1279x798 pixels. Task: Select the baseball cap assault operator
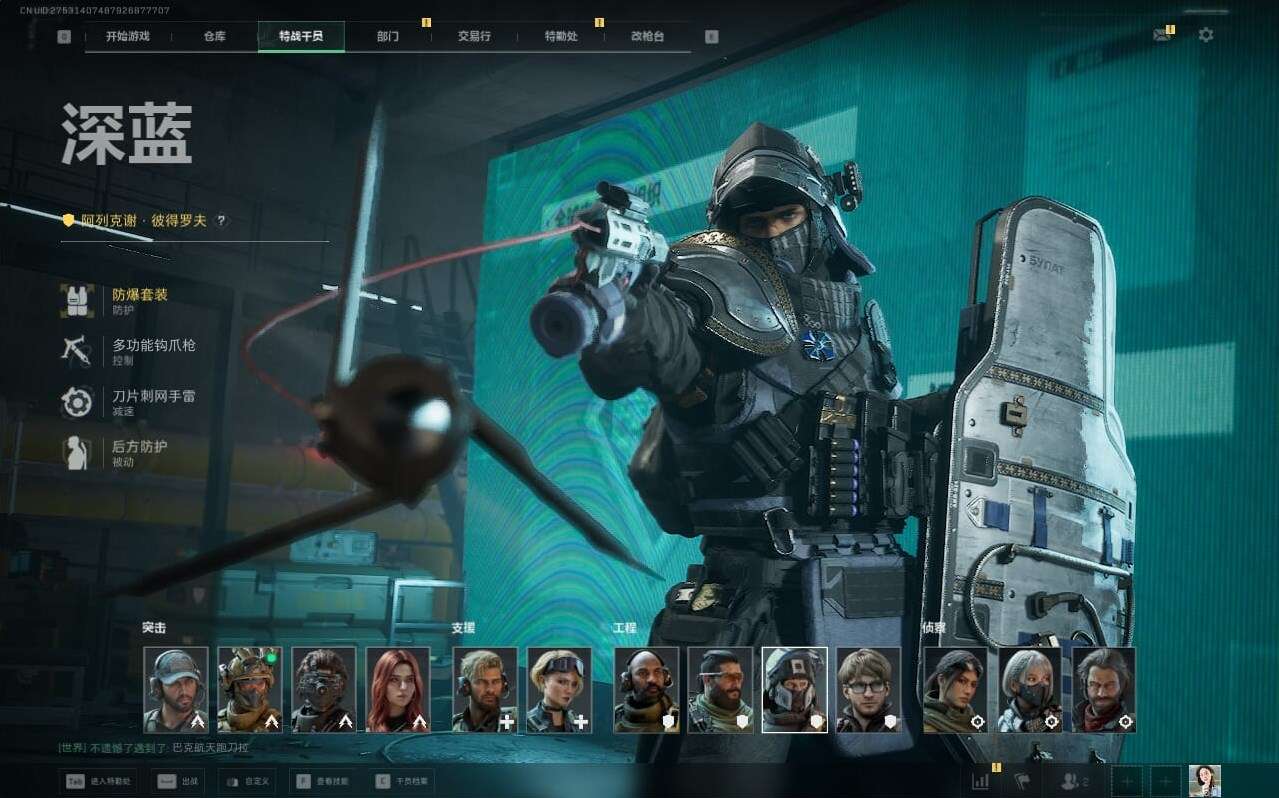[176, 689]
